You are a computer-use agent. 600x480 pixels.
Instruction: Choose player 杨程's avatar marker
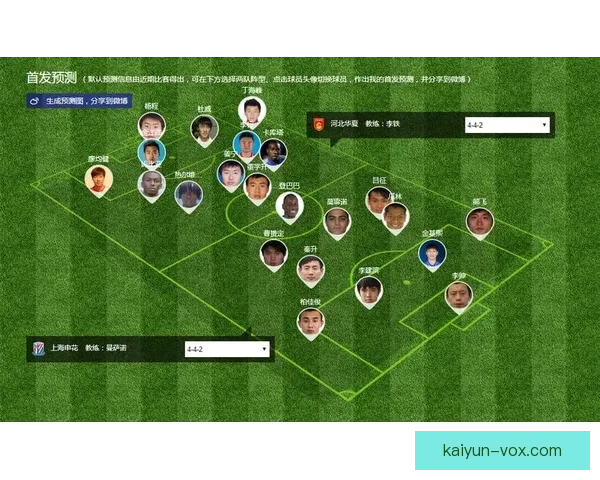(x=151, y=125)
